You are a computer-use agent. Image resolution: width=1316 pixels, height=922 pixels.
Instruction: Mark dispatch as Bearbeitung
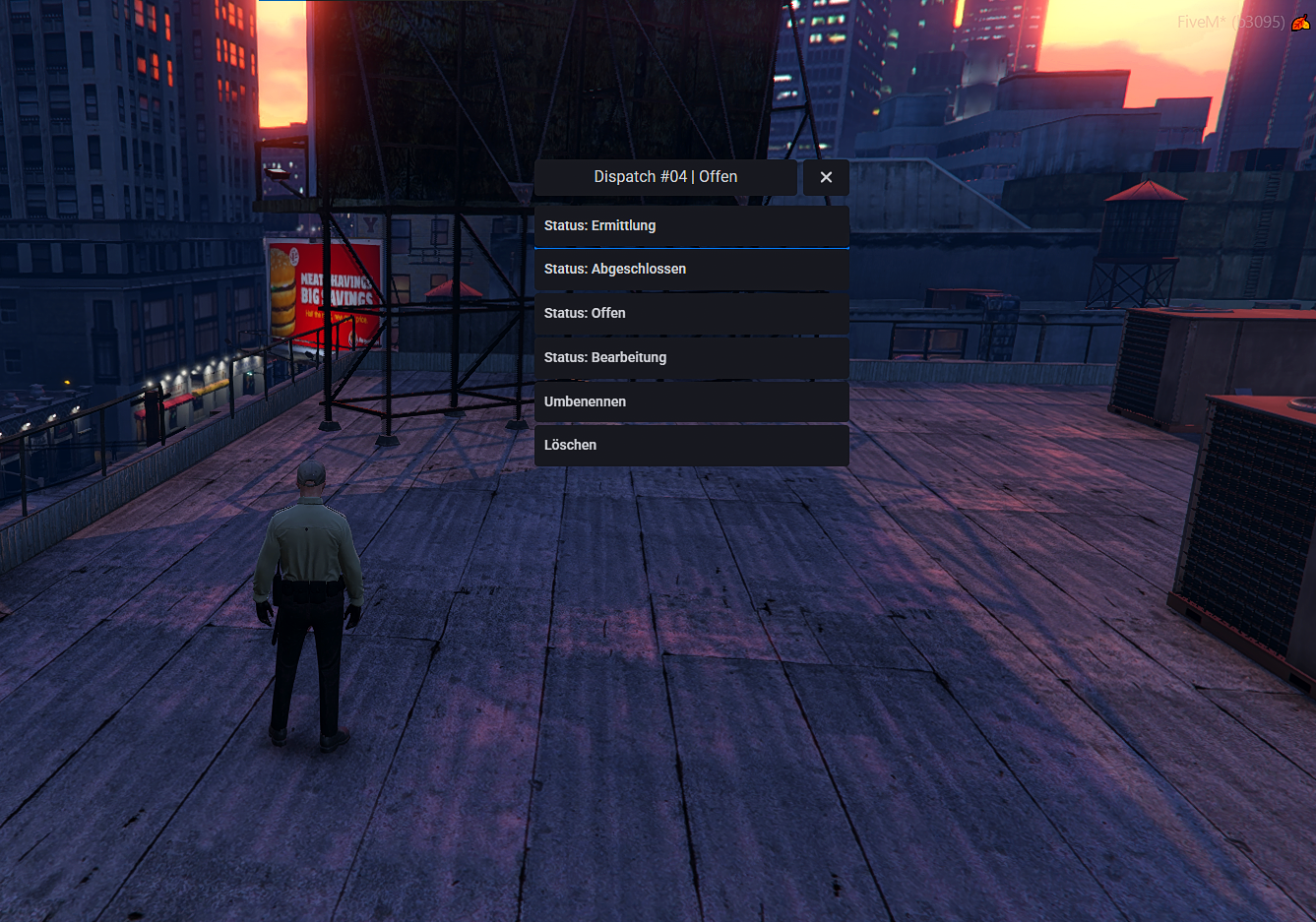[x=691, y=357]
